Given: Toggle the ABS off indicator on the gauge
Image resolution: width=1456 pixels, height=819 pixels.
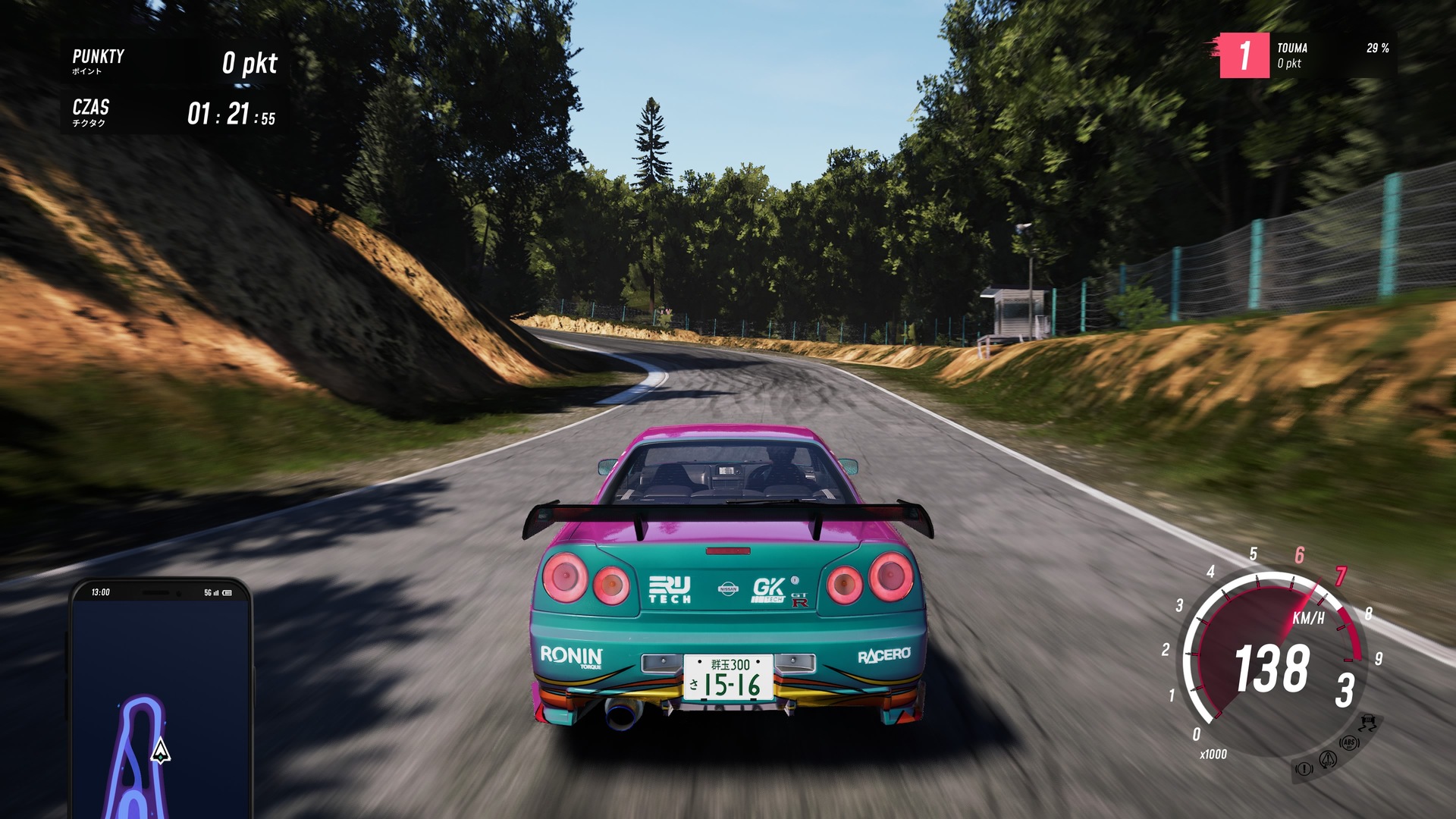Looking at the screenshot, I should [1349, 743].
